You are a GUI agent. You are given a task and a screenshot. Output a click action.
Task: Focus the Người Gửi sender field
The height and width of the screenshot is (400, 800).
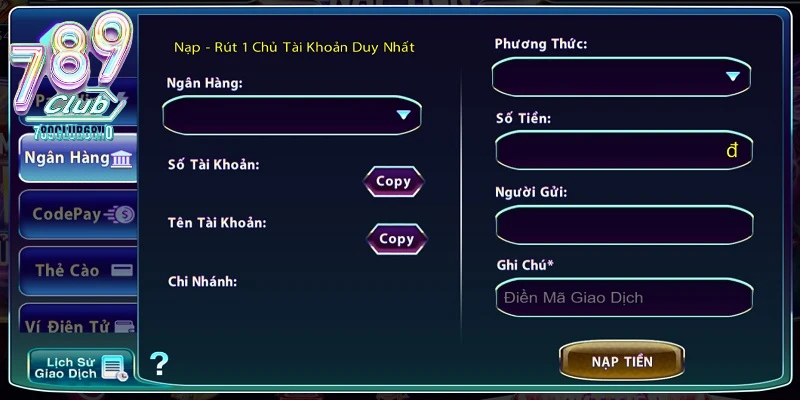click(x=622, y=225)
